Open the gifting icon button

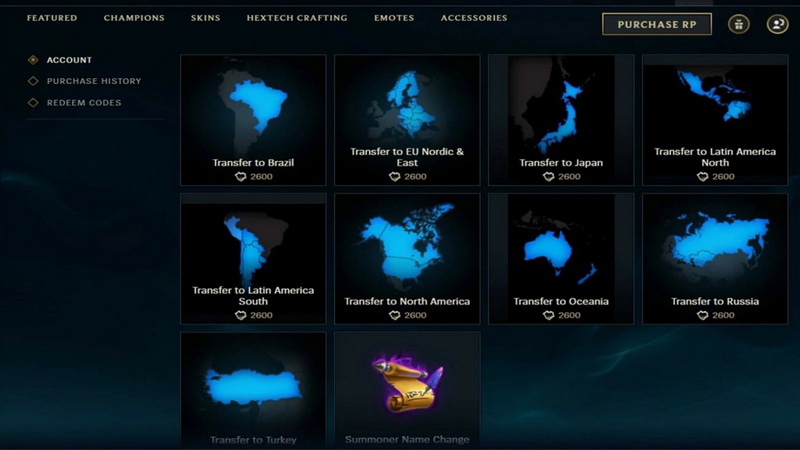pyautogui.click(x=739, y=25)
